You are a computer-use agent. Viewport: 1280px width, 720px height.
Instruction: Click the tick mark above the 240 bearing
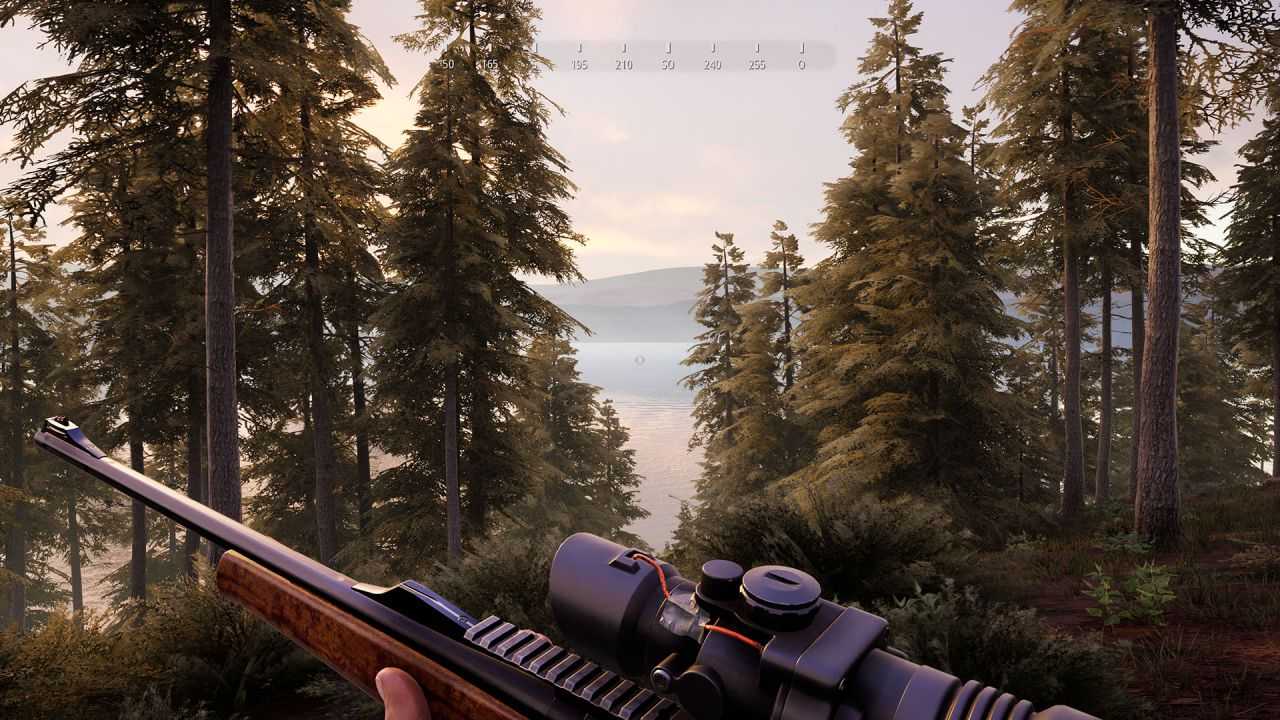(715, 49)
